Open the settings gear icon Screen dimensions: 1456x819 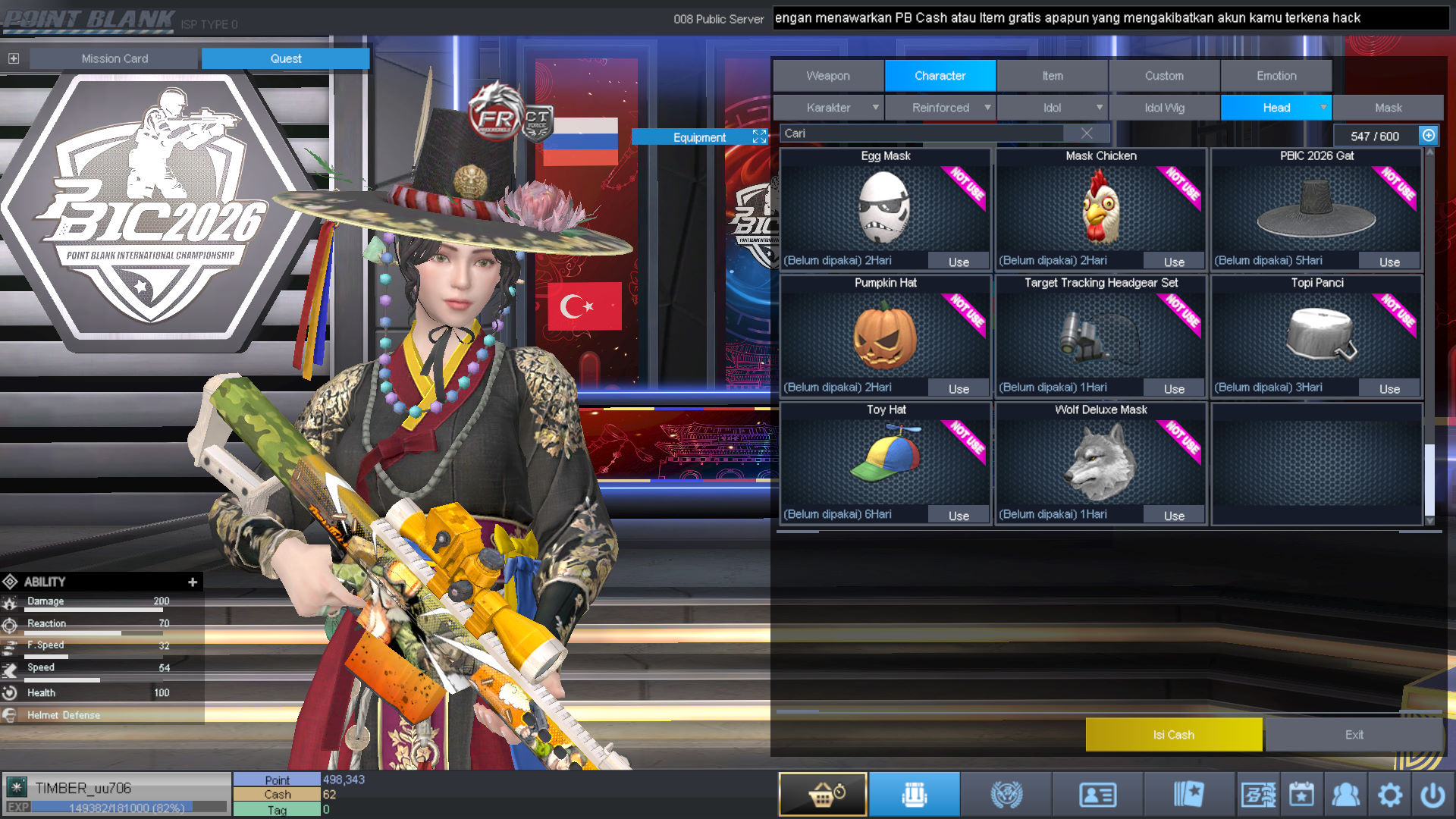tap(1389, 795)
